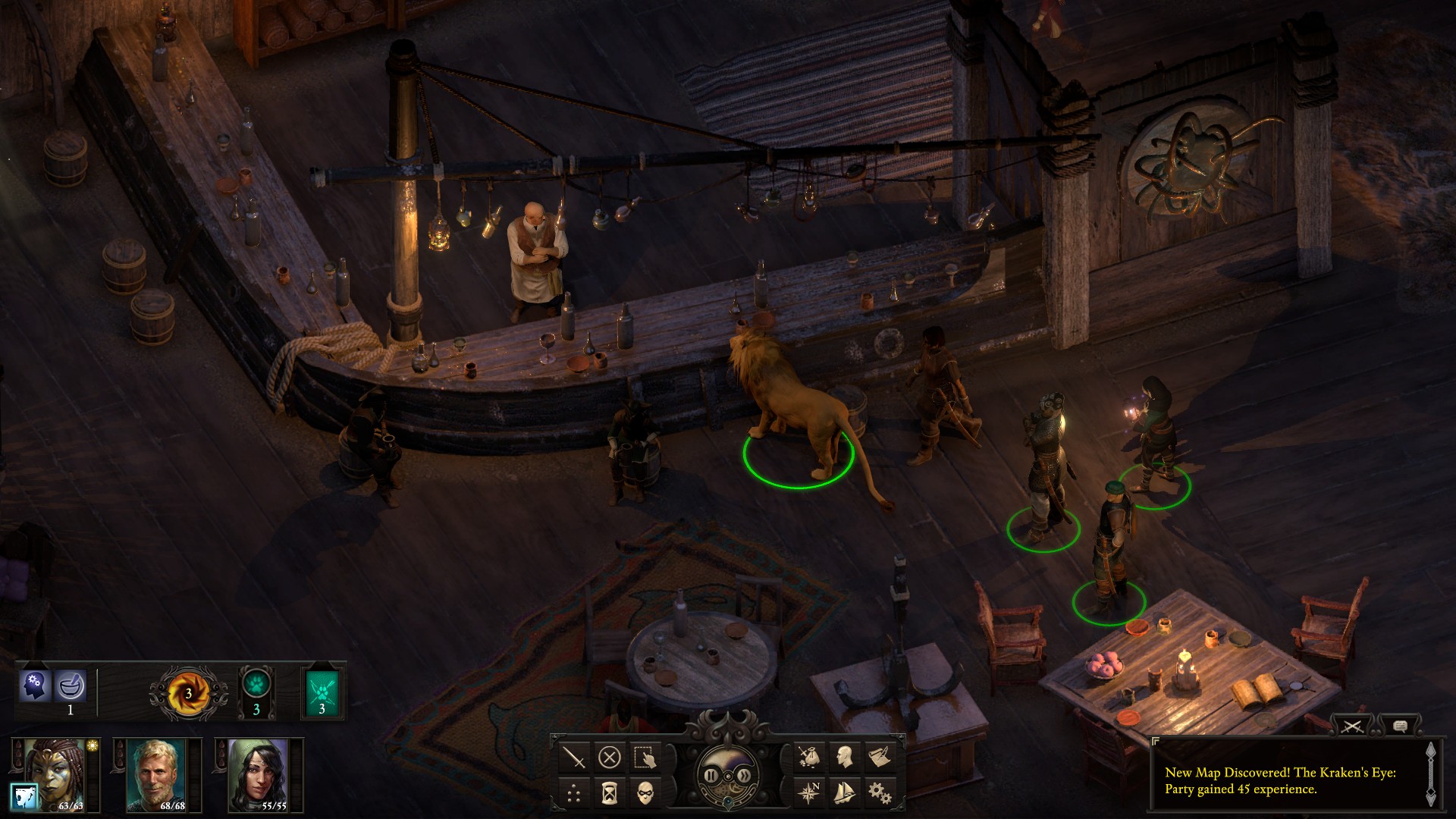Activate fast-forward mode on the center dial
Screen dimensions: 1456x819
pos(745,776)
